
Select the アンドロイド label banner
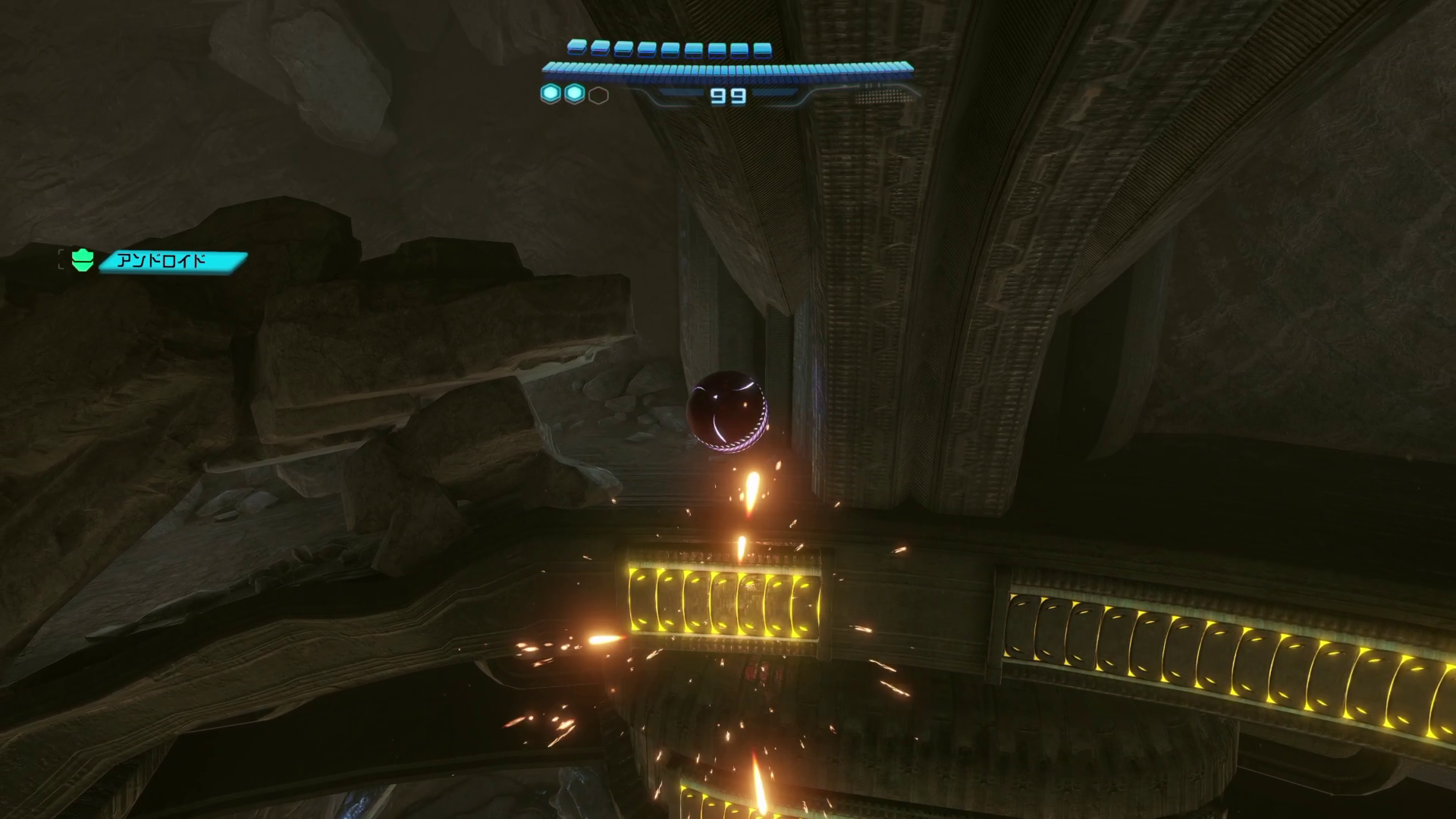click(173, 262)
